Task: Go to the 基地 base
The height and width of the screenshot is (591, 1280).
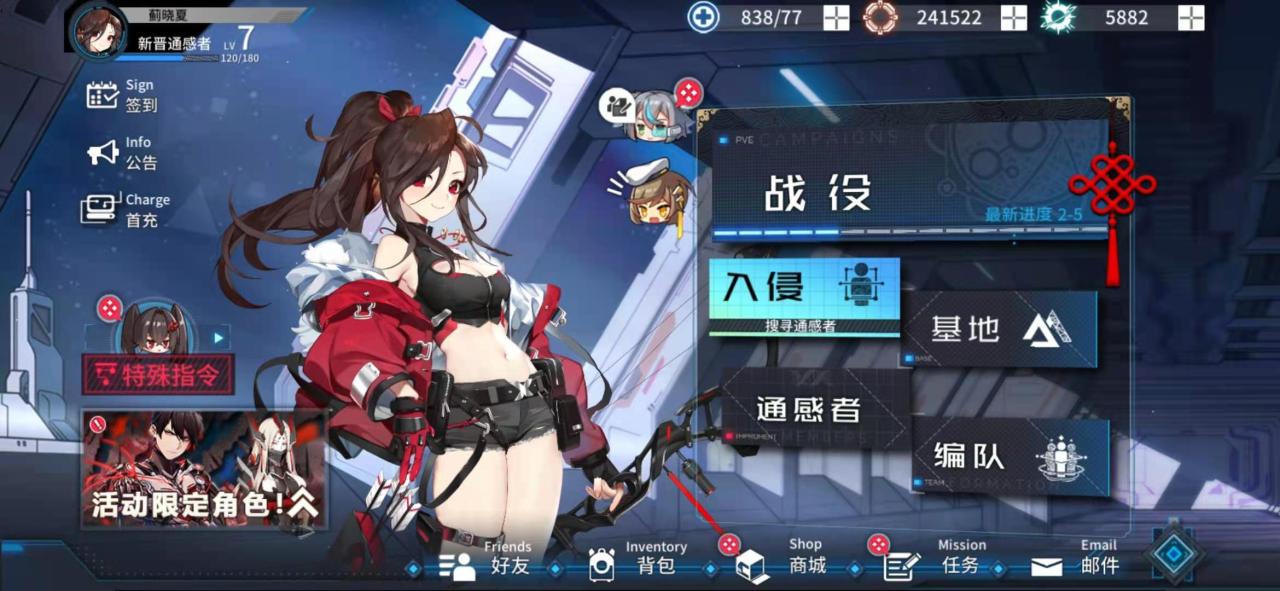Action: point(1000,328)
